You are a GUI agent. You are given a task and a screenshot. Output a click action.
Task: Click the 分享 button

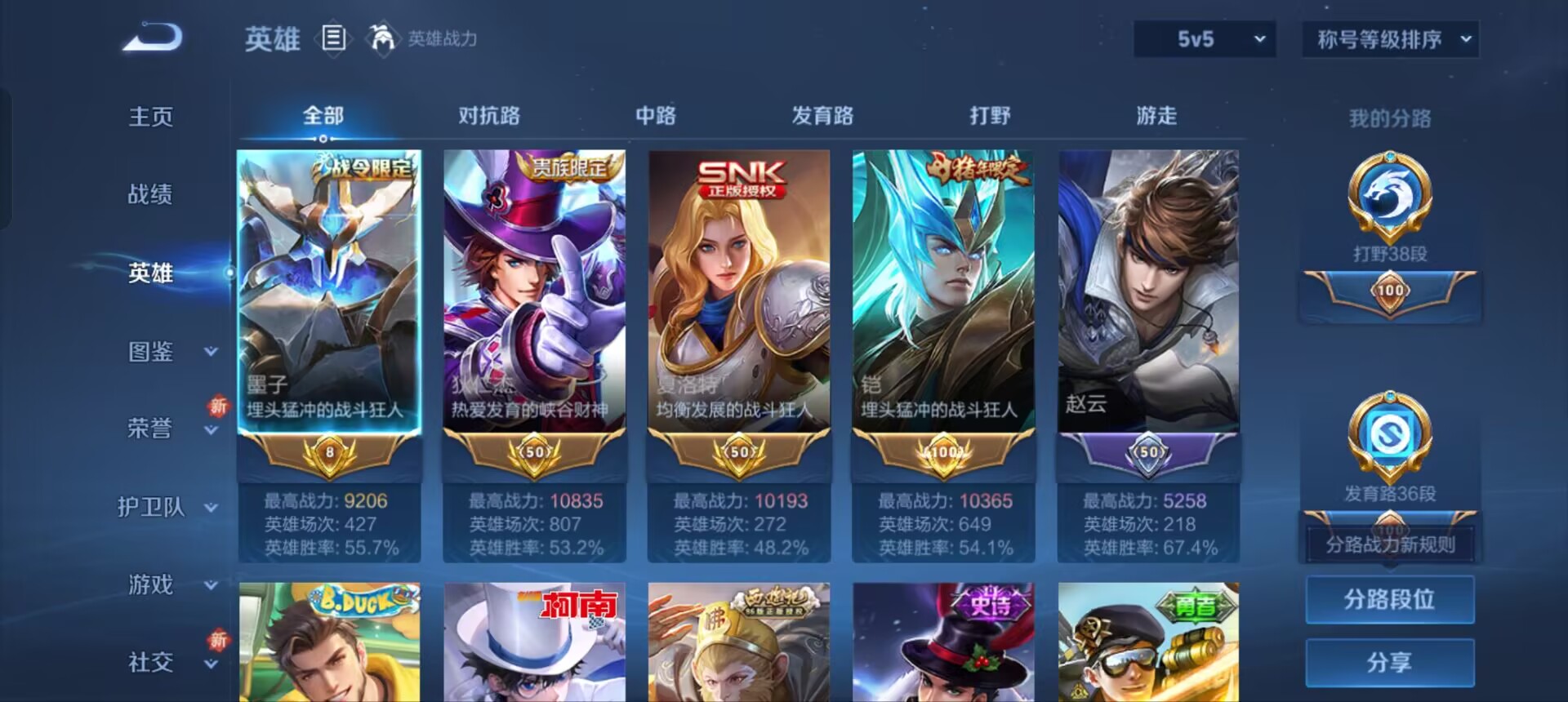pyautogui.click(x=1388, y=661)
